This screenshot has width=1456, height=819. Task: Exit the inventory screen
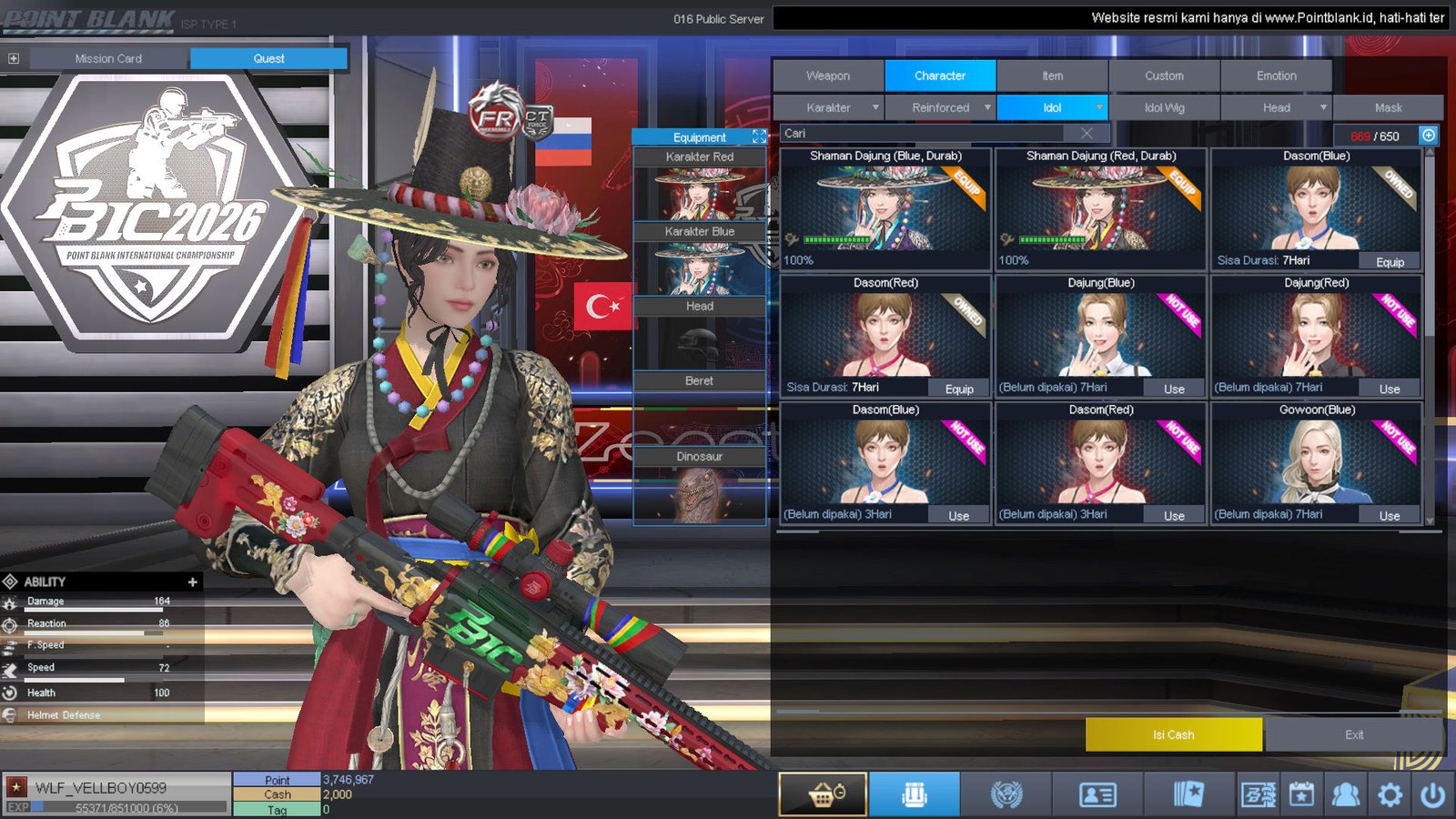(x=1354, y=734)
